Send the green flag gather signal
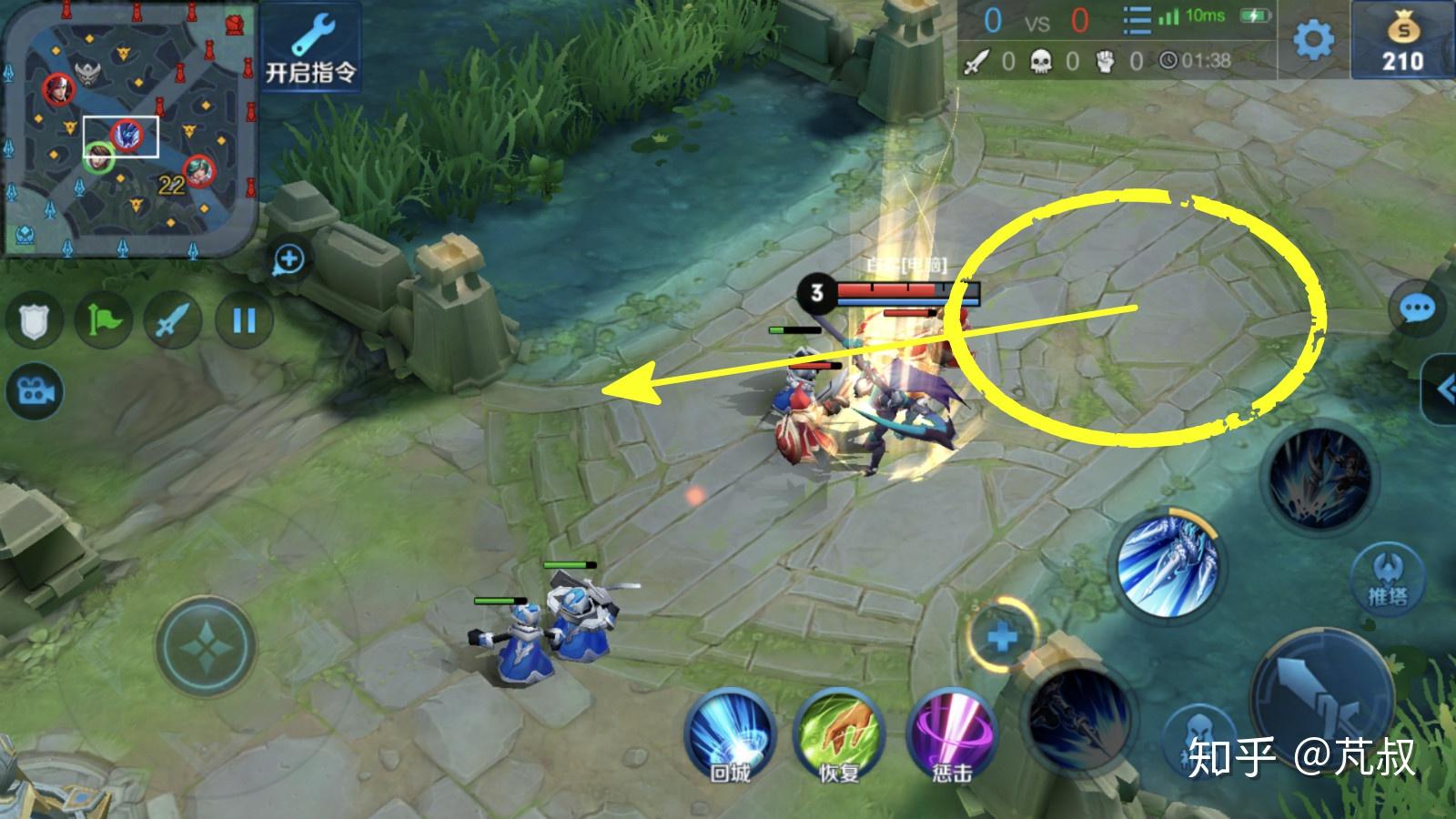The height and width of the screenshot is (819, 1456). 104,320
